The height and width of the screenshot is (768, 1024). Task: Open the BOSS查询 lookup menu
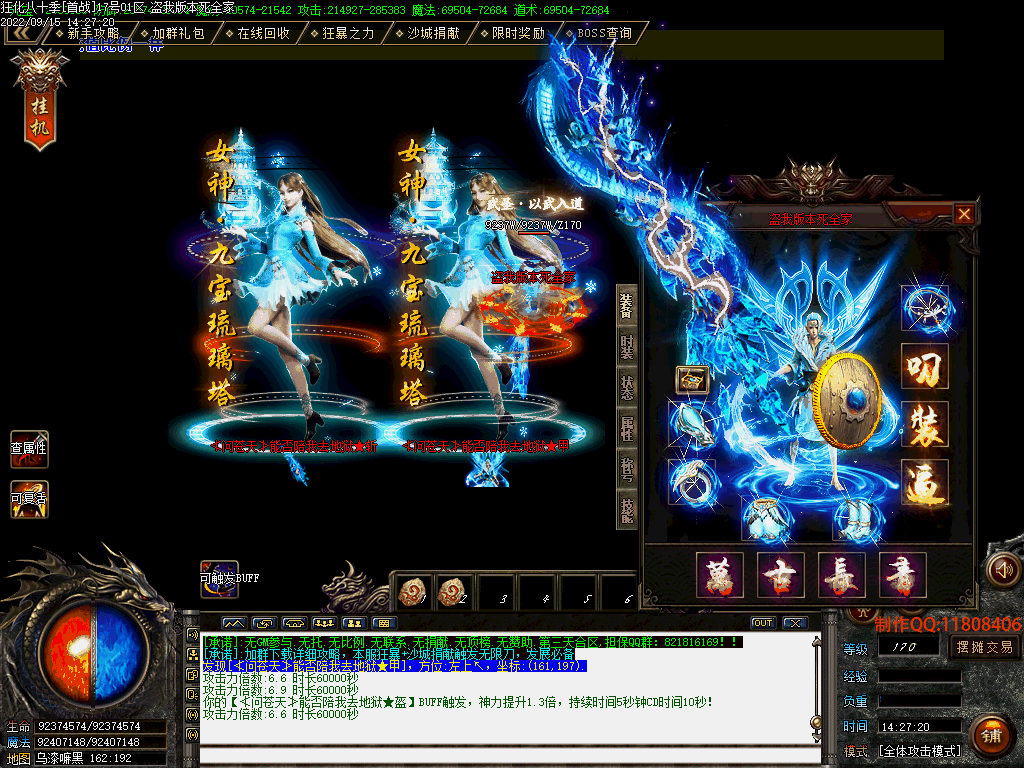click(x=604, y=33)
